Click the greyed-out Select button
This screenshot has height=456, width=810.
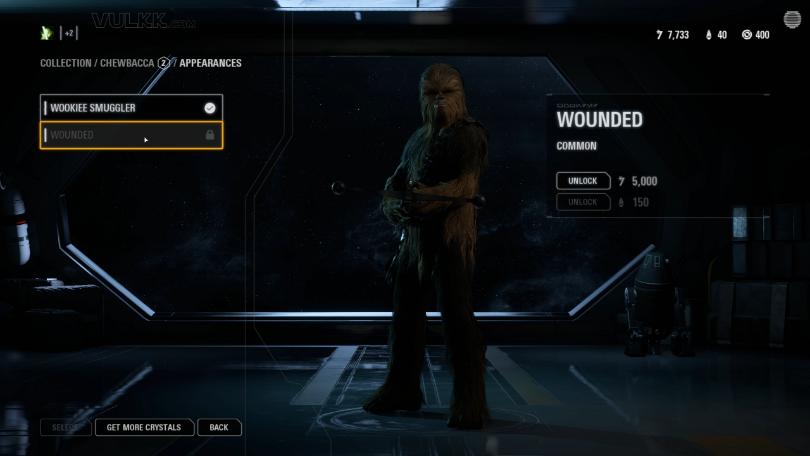(x=66, y=427)
